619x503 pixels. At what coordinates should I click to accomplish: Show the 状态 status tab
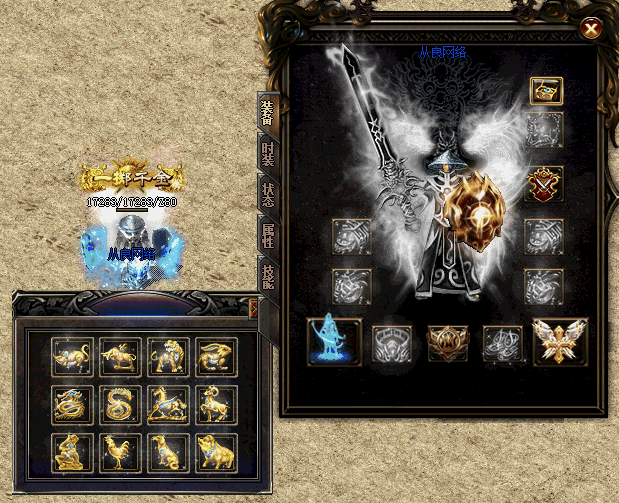coord(268,196)
